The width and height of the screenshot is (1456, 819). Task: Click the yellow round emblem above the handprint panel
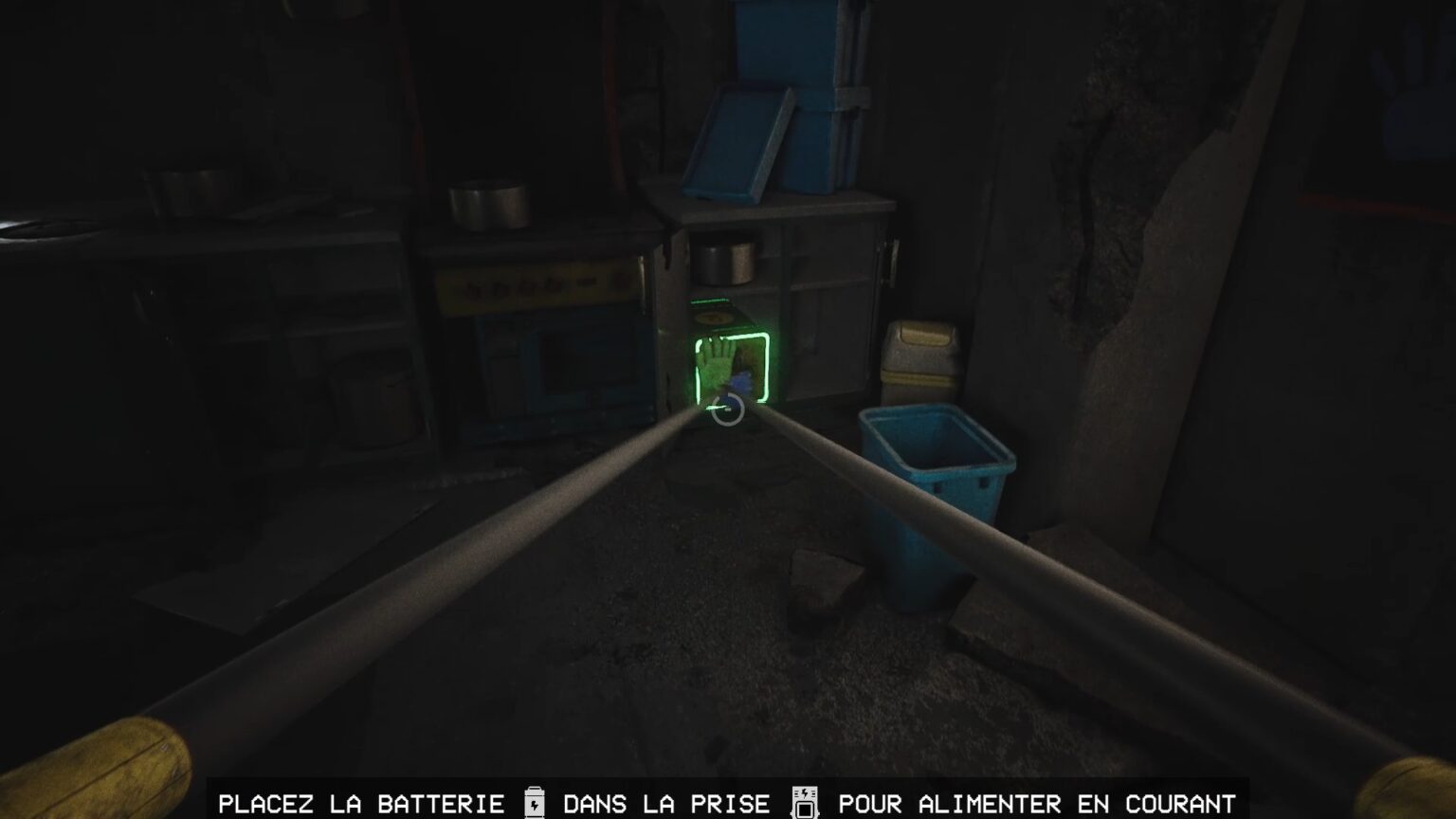713,318
